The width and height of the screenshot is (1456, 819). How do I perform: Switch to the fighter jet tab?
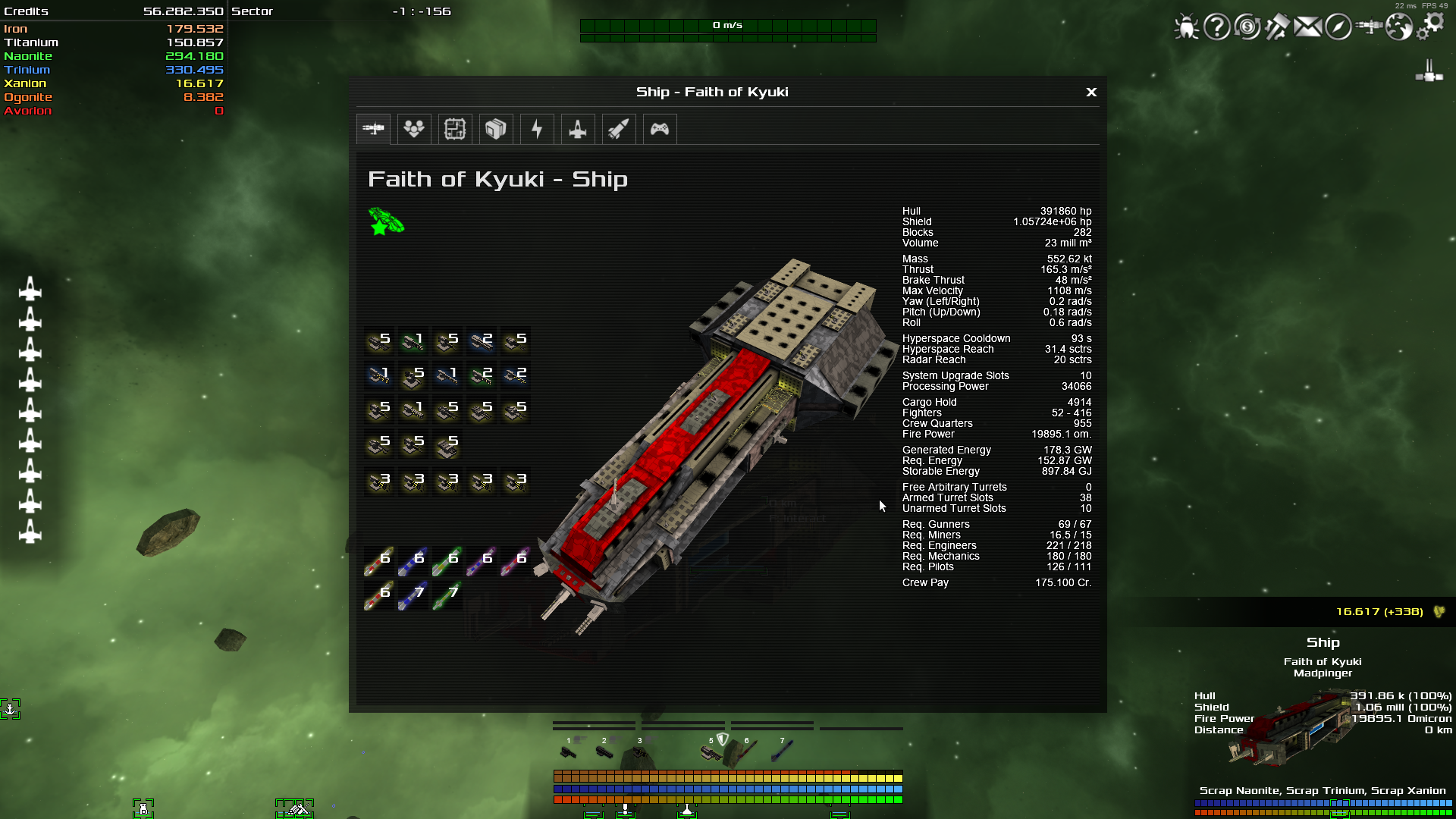(578, 129)
